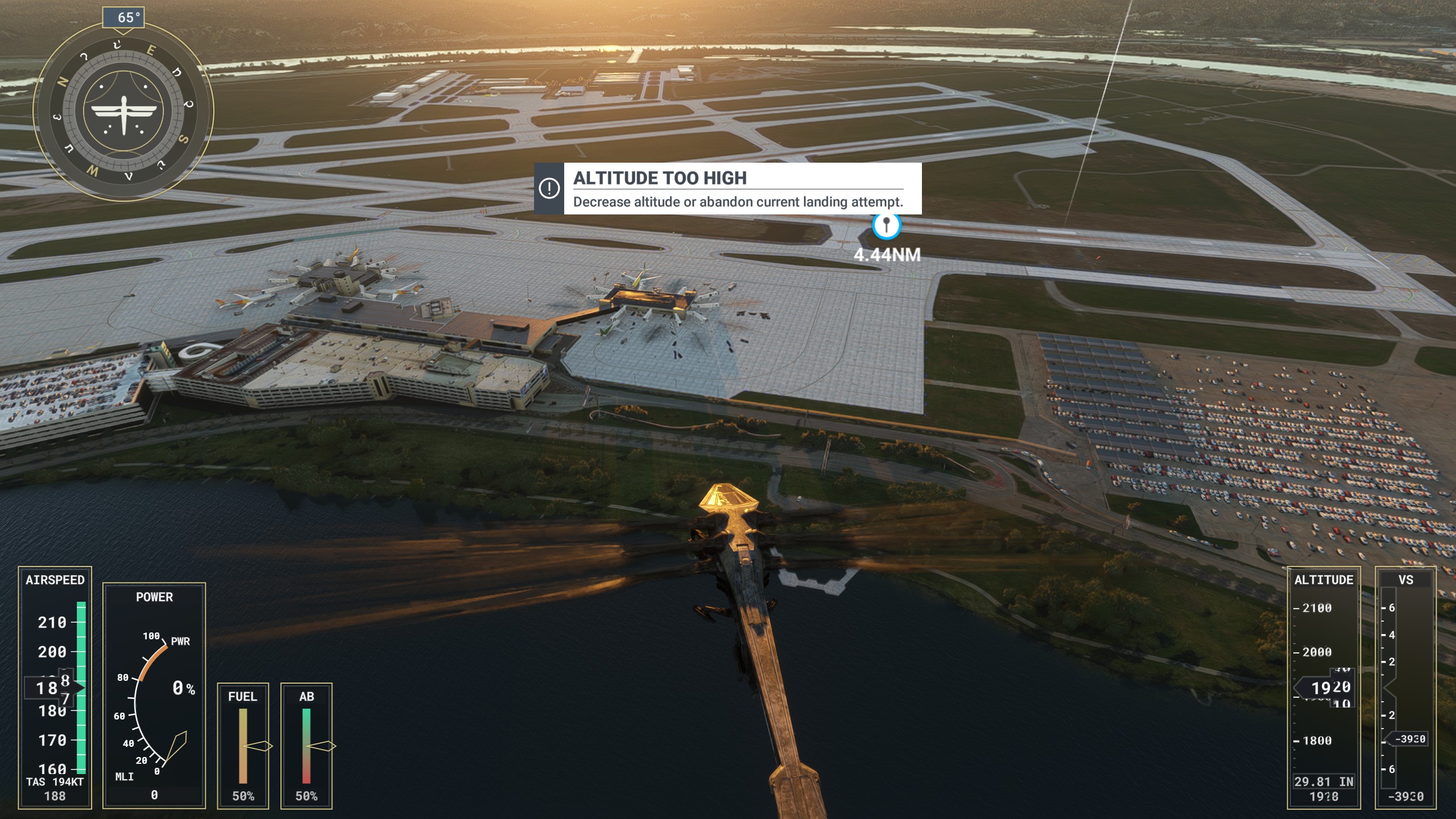
Task: Click the compass heading dial
Action: 123,111
